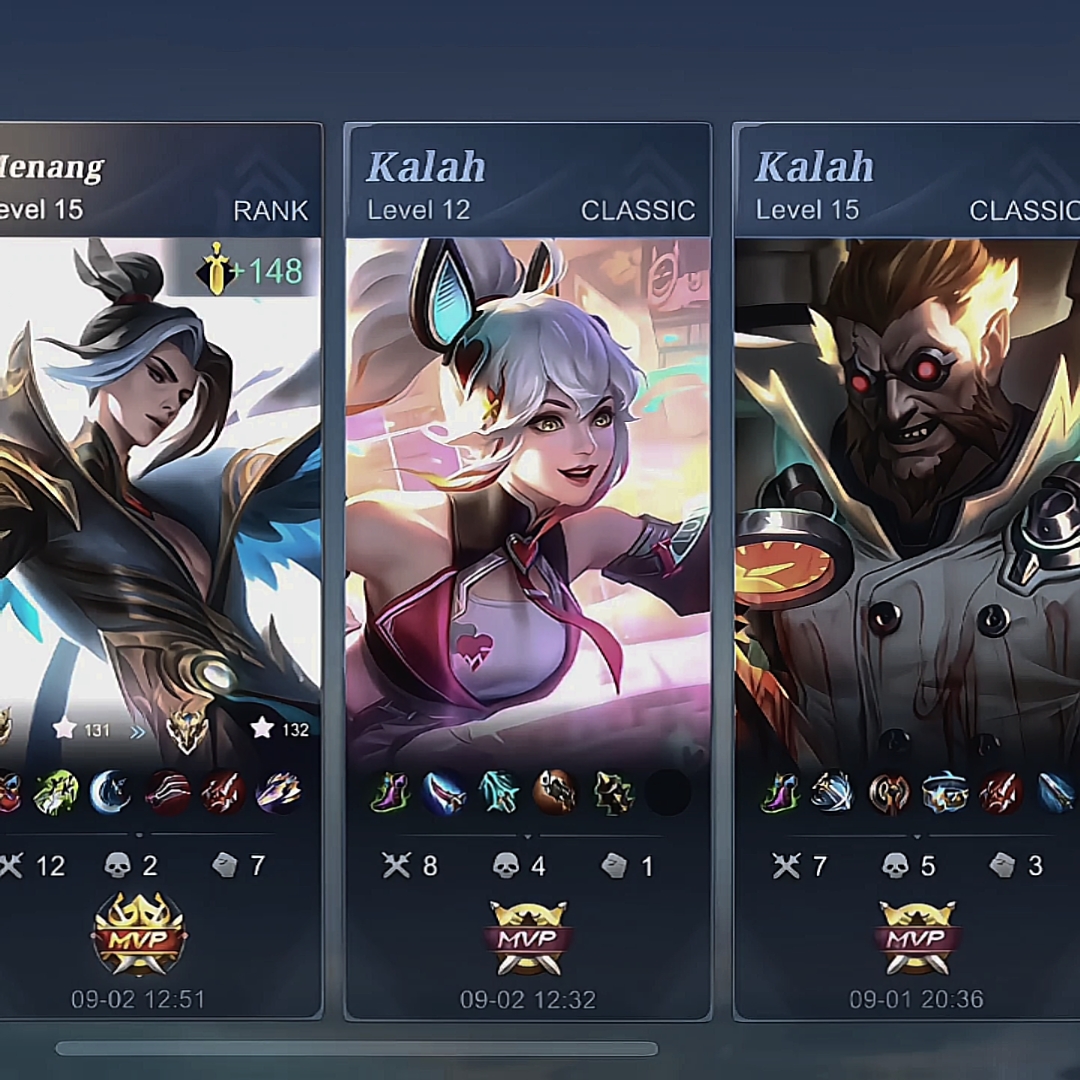Select the empty item slot in middle build
This screenshot has height=1080, width=1080.
pos(668,793)
